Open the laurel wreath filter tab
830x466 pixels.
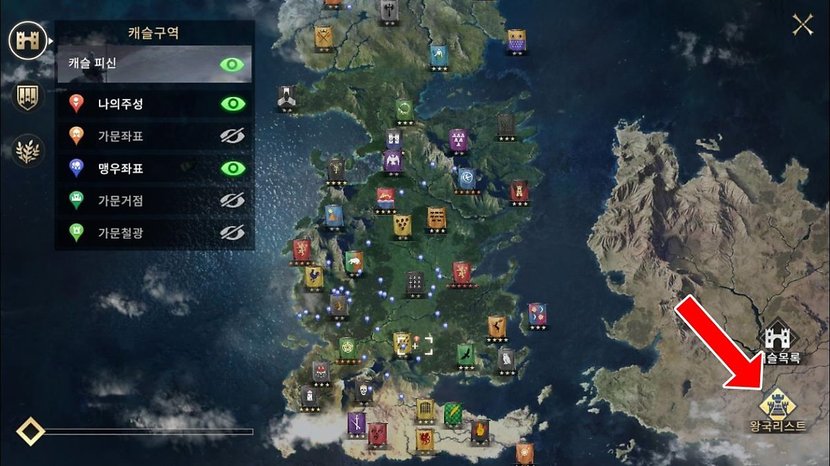[29, 150]
